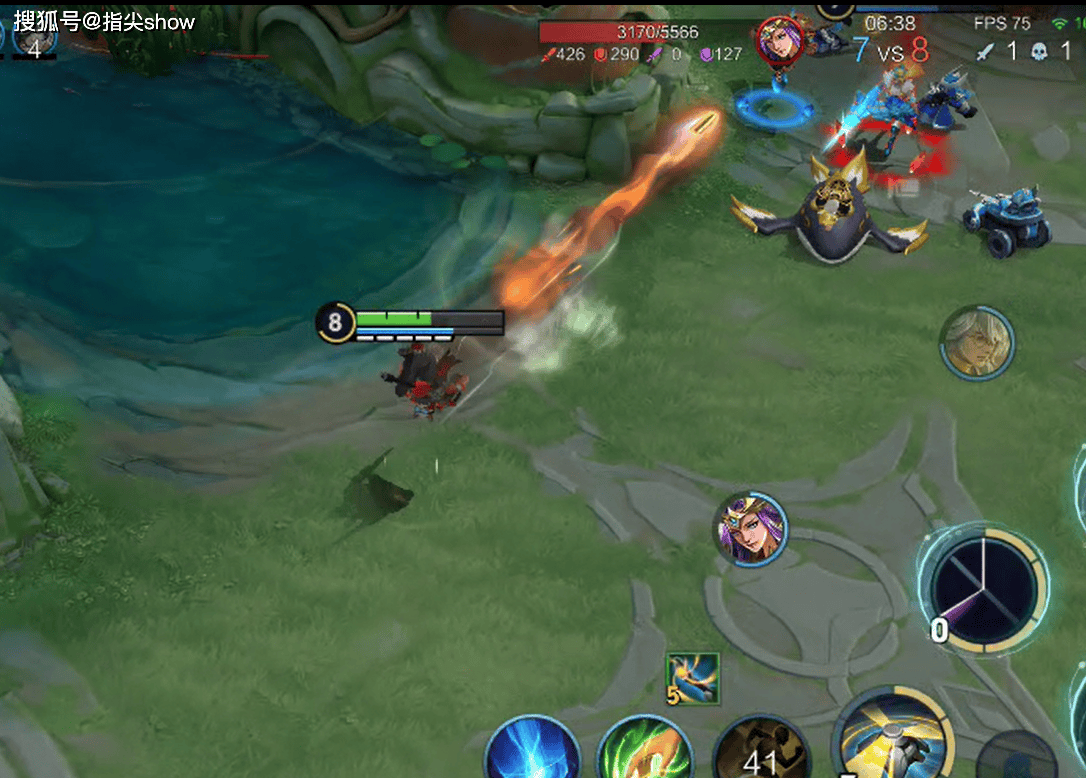
Task: Activate the green glowing hand restore button
Action: tap(646, 750)
